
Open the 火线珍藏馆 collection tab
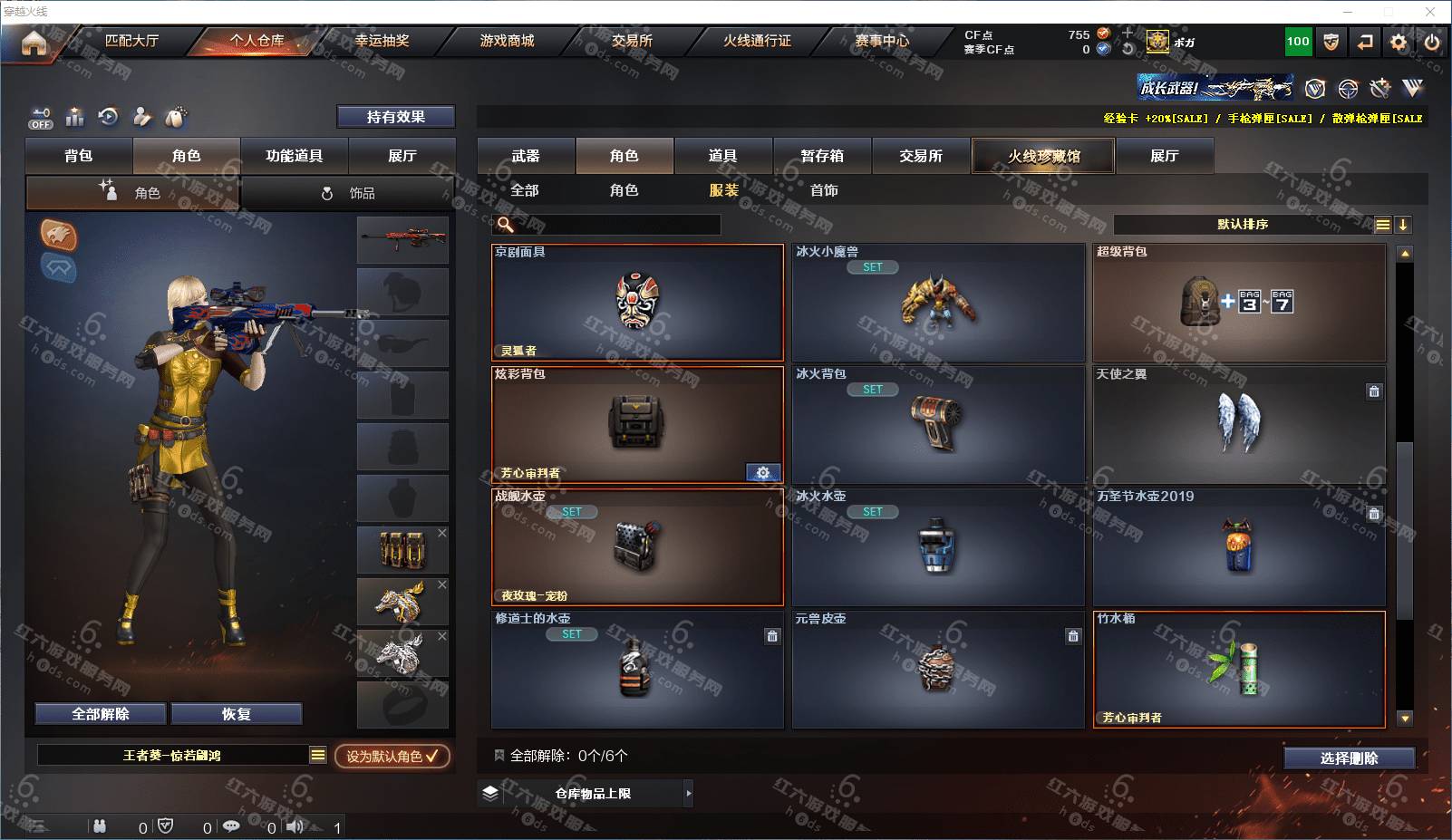coord(1043,156)
